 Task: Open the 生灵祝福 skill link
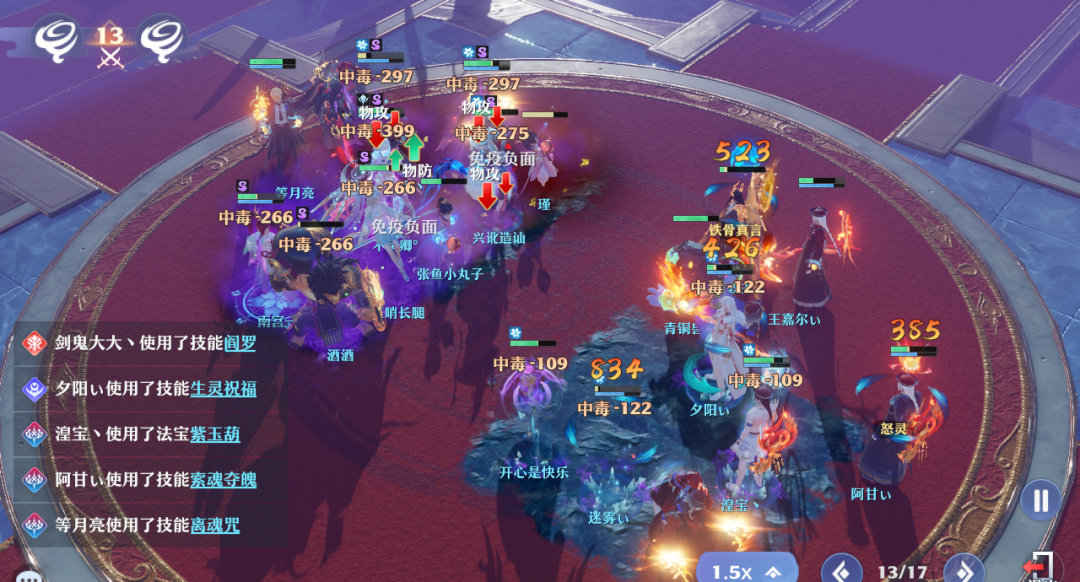(223, 388)
